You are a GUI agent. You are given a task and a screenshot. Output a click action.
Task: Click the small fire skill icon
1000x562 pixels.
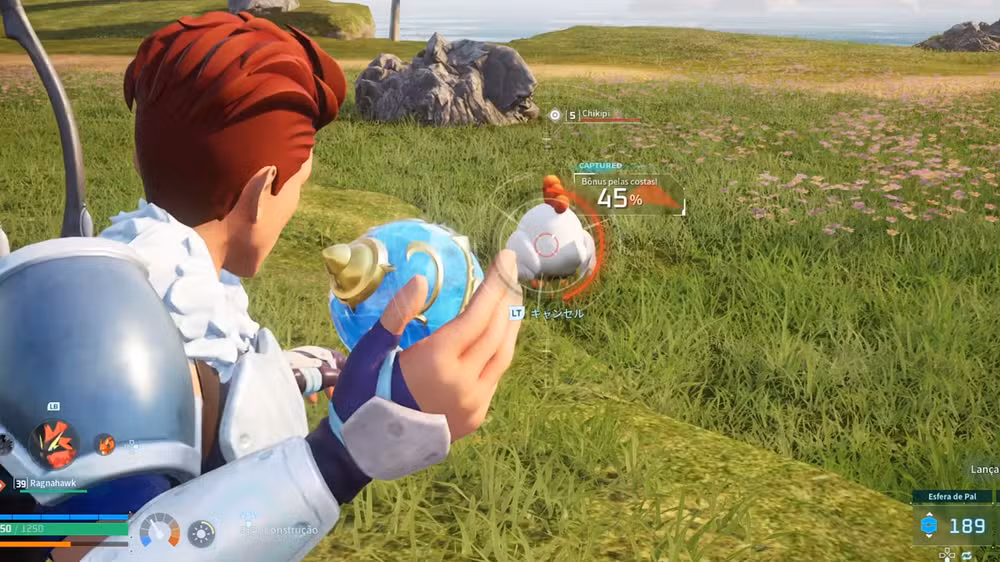tap(105, 444)
